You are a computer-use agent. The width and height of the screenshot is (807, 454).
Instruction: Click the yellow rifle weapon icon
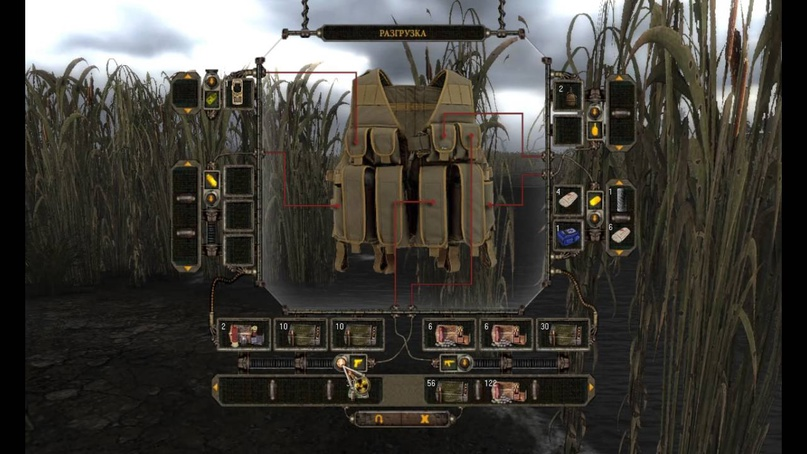coord(448,362)
